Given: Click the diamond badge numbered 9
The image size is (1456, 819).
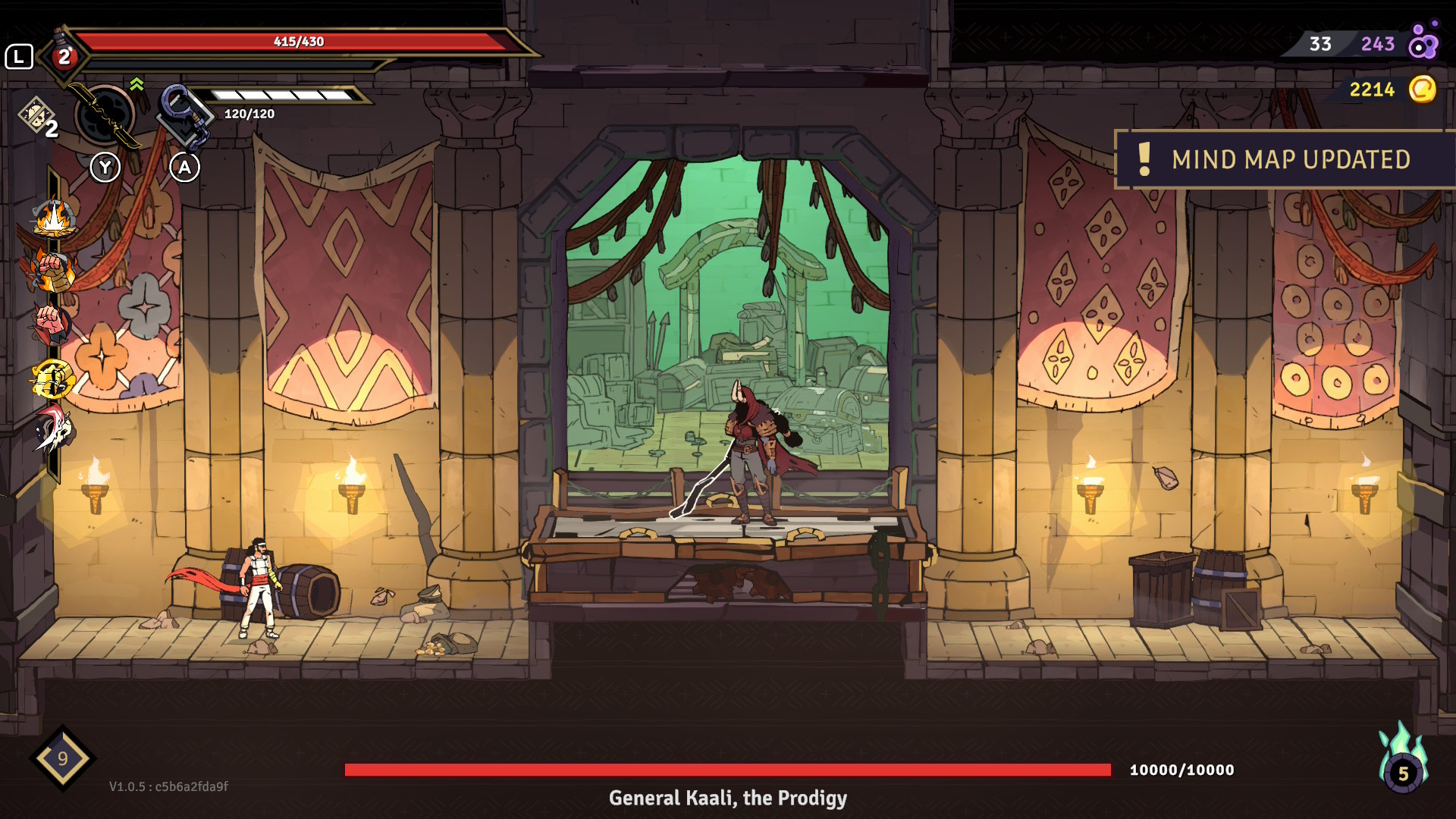Looking at the screenshot, I should (x=62, y=758).
